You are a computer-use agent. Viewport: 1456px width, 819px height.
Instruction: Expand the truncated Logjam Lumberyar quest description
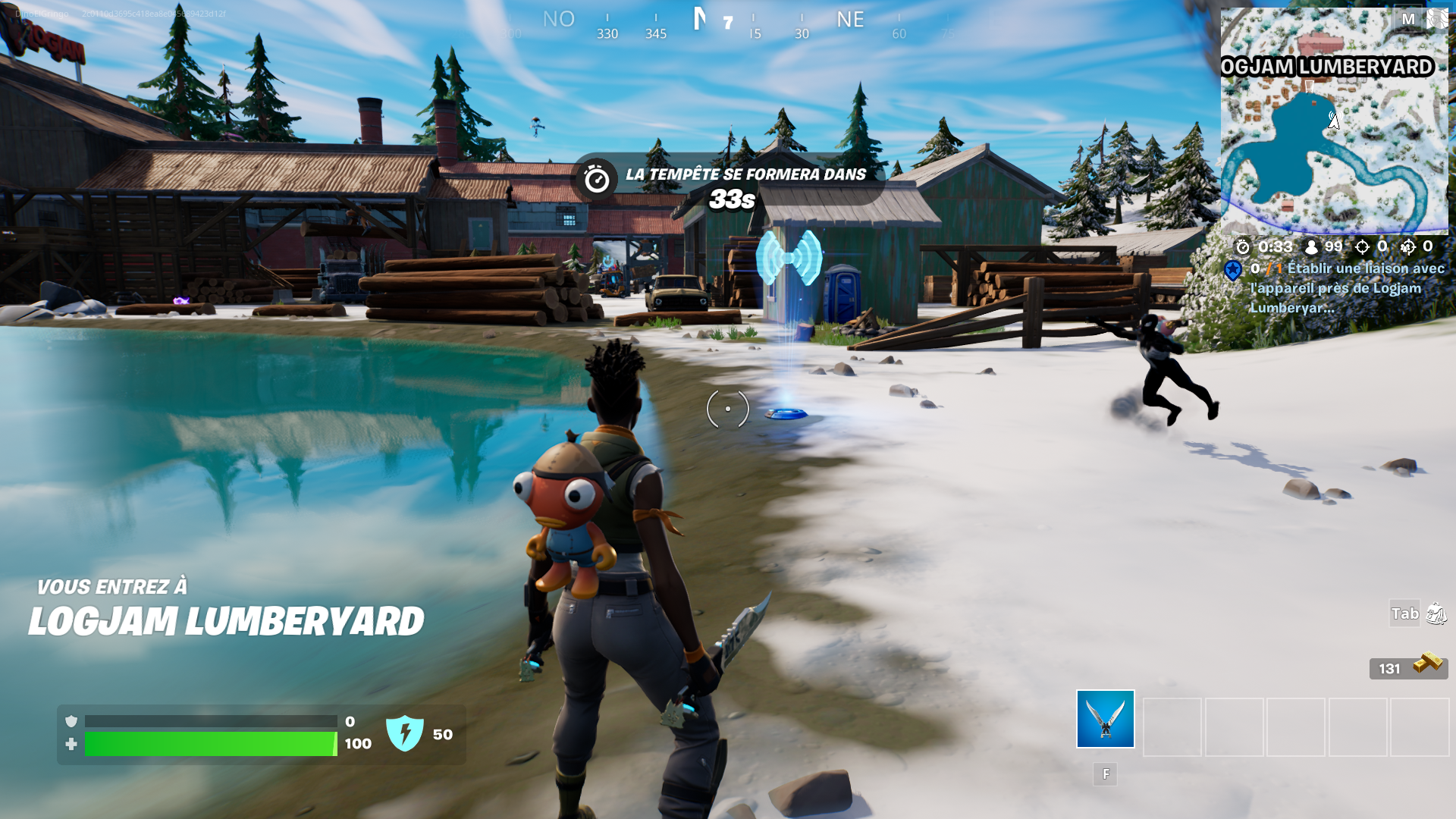(1290, 309)
